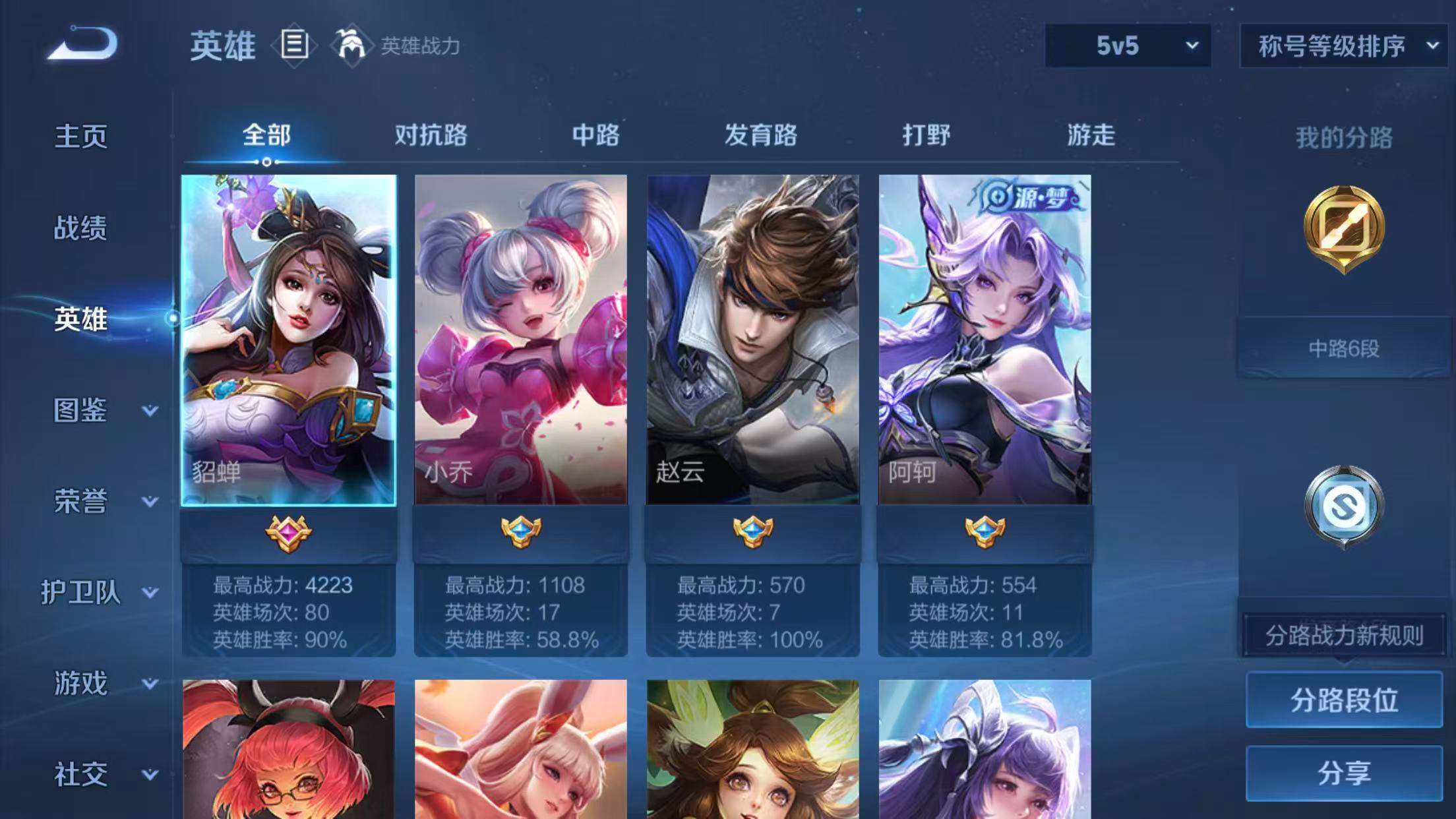Open the hero power ranking icon
The height and width of the screenshot is (819, 1456).
351,46
